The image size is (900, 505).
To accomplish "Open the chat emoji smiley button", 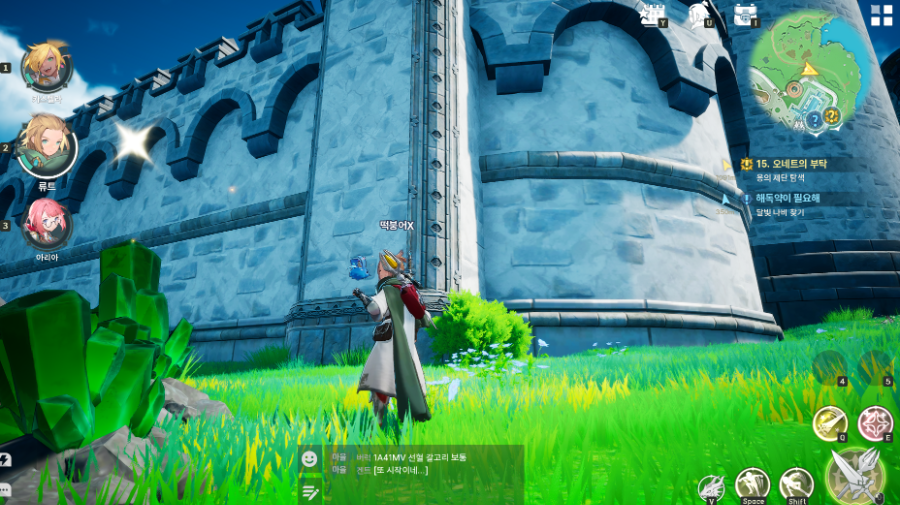I will [x=310, y=458].
